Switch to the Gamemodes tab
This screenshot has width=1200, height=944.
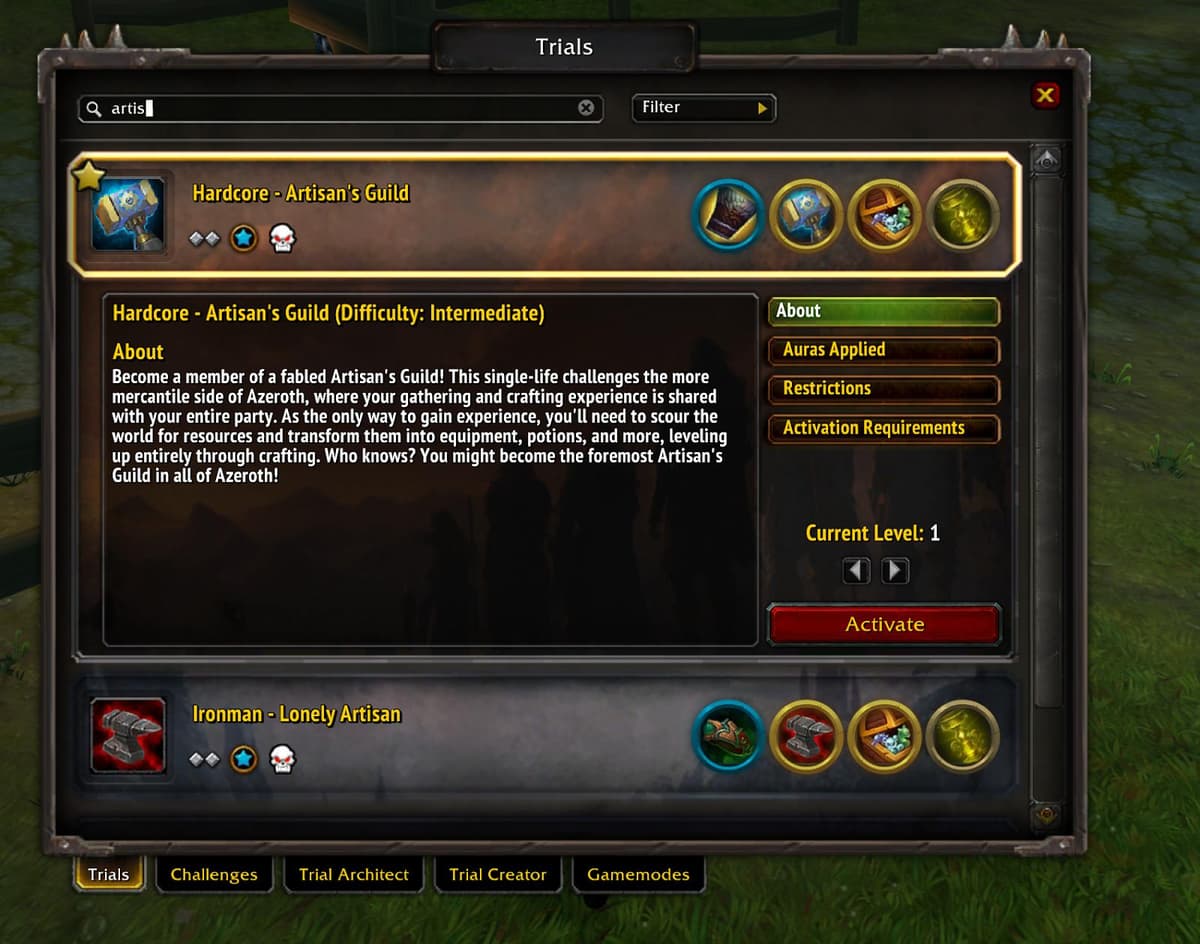click(638, 874)
